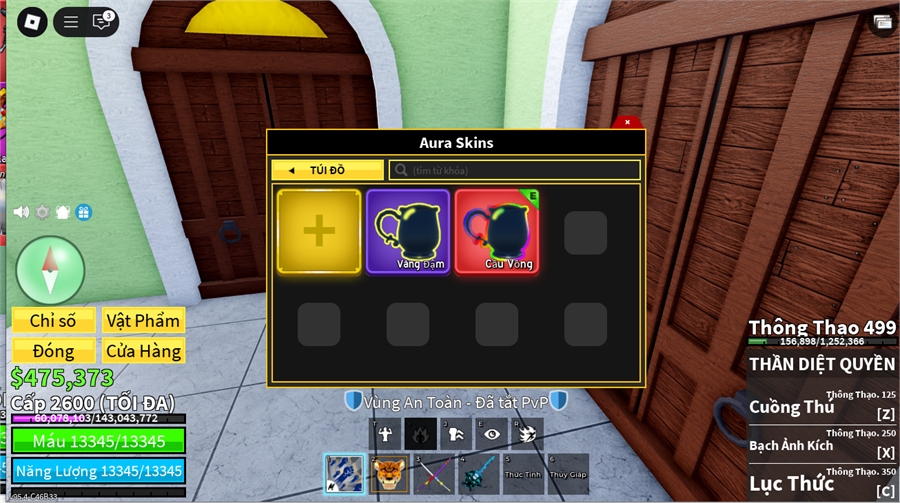This screenshot has height=503, width=900.
Task: Open the Roblox menu logo button
Action: pos(32,21)
